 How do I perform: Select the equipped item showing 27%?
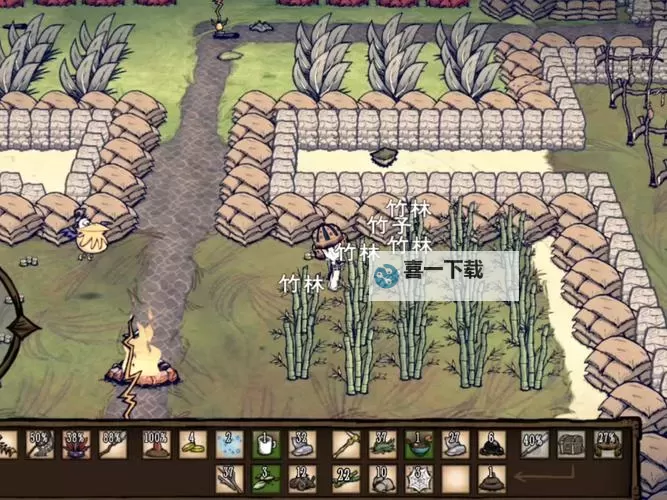607,444
